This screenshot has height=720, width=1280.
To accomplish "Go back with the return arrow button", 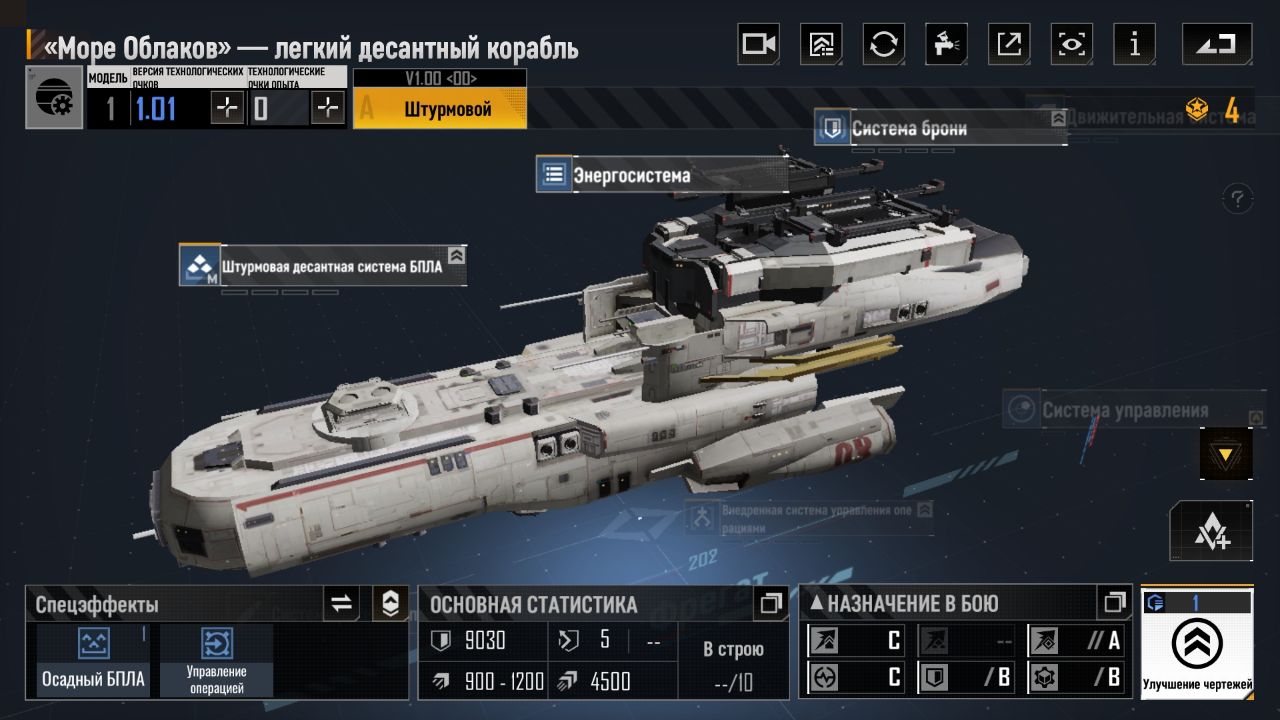I will [1216, 44].
